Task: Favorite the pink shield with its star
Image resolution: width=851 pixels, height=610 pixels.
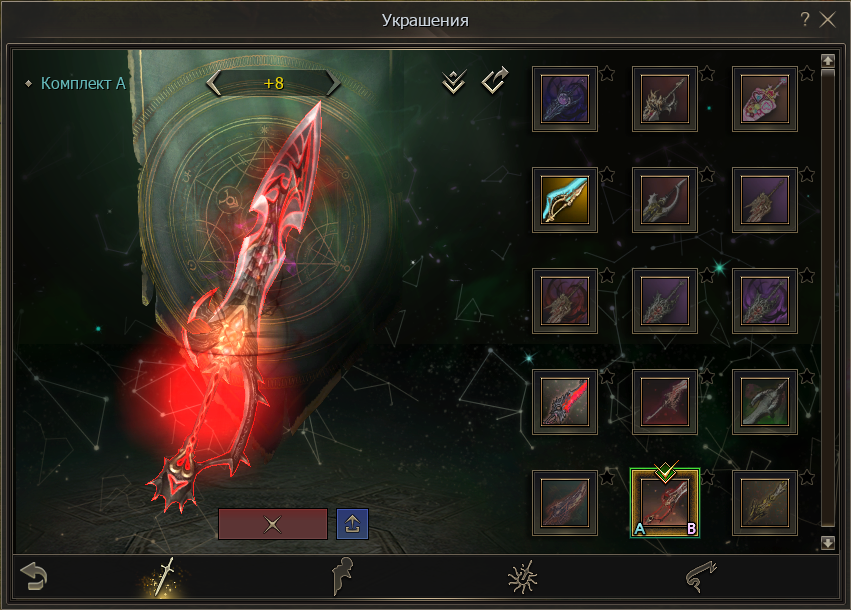Action: pos(807,73)
